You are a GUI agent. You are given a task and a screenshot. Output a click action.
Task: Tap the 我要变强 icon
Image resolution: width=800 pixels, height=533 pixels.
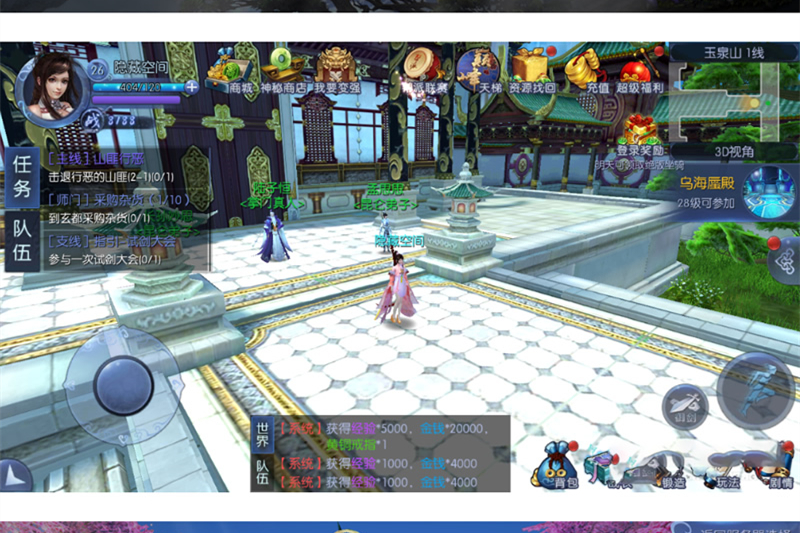[x=338, y=70]
